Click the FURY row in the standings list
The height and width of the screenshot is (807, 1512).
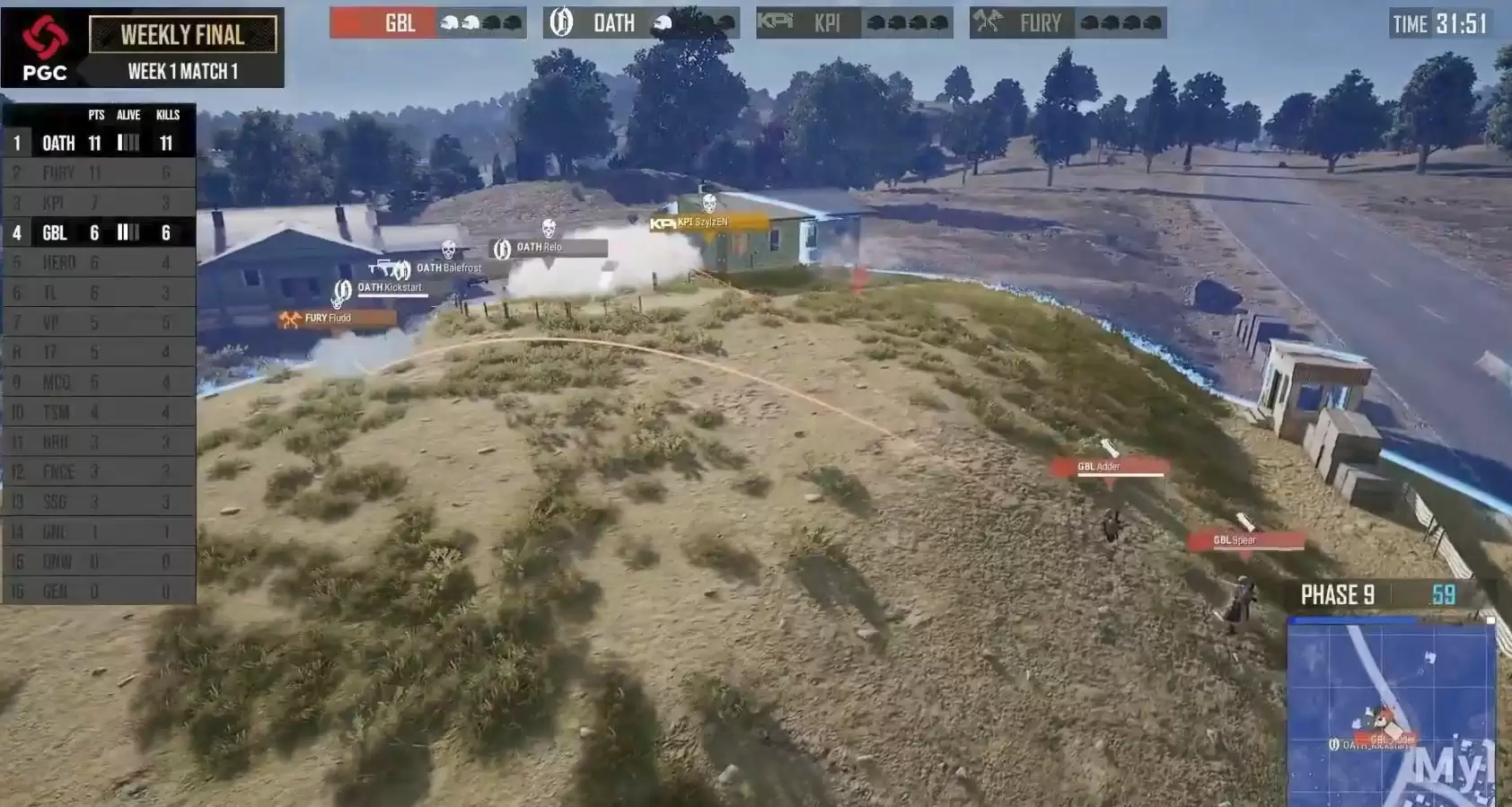99,172
